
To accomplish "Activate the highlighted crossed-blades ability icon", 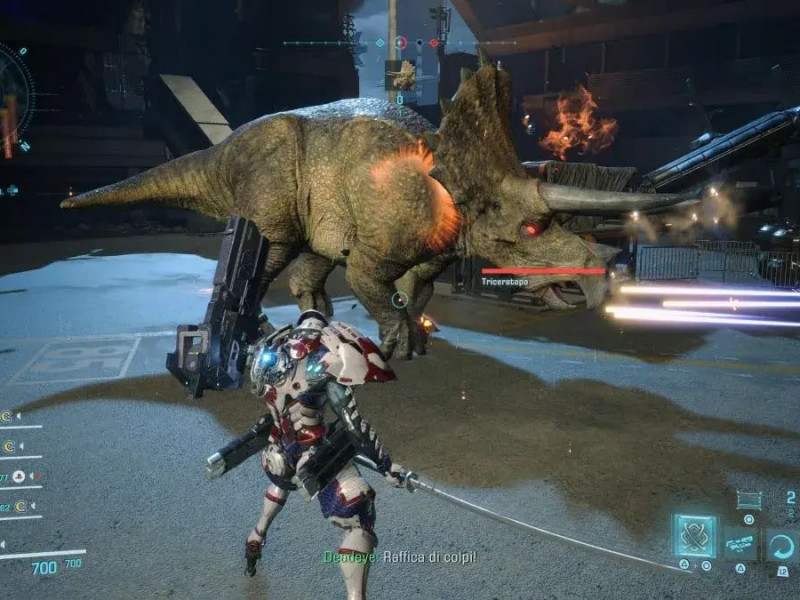I will click(694, 535).
